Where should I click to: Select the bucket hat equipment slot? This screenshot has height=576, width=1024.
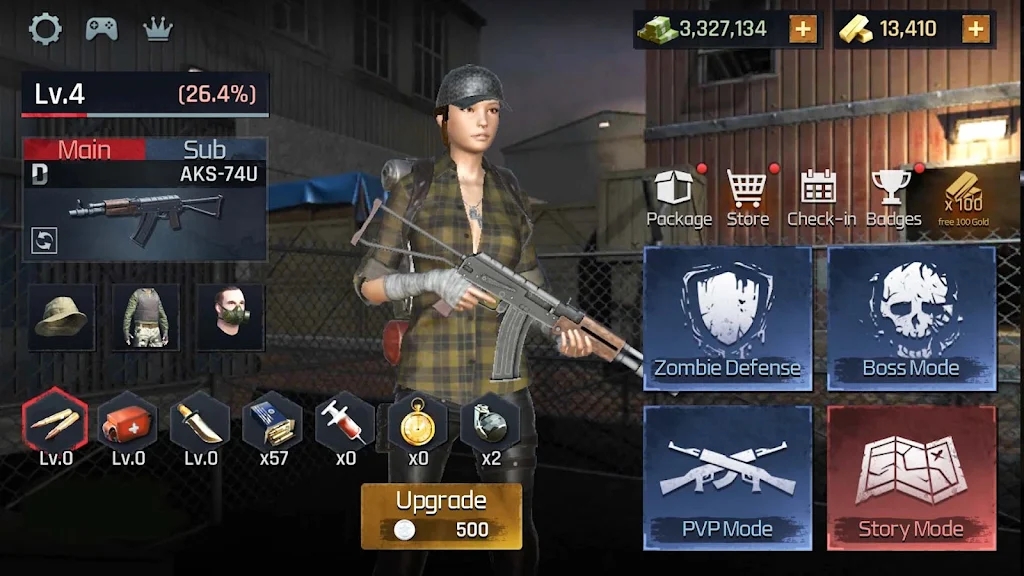[x=62, y=317]
